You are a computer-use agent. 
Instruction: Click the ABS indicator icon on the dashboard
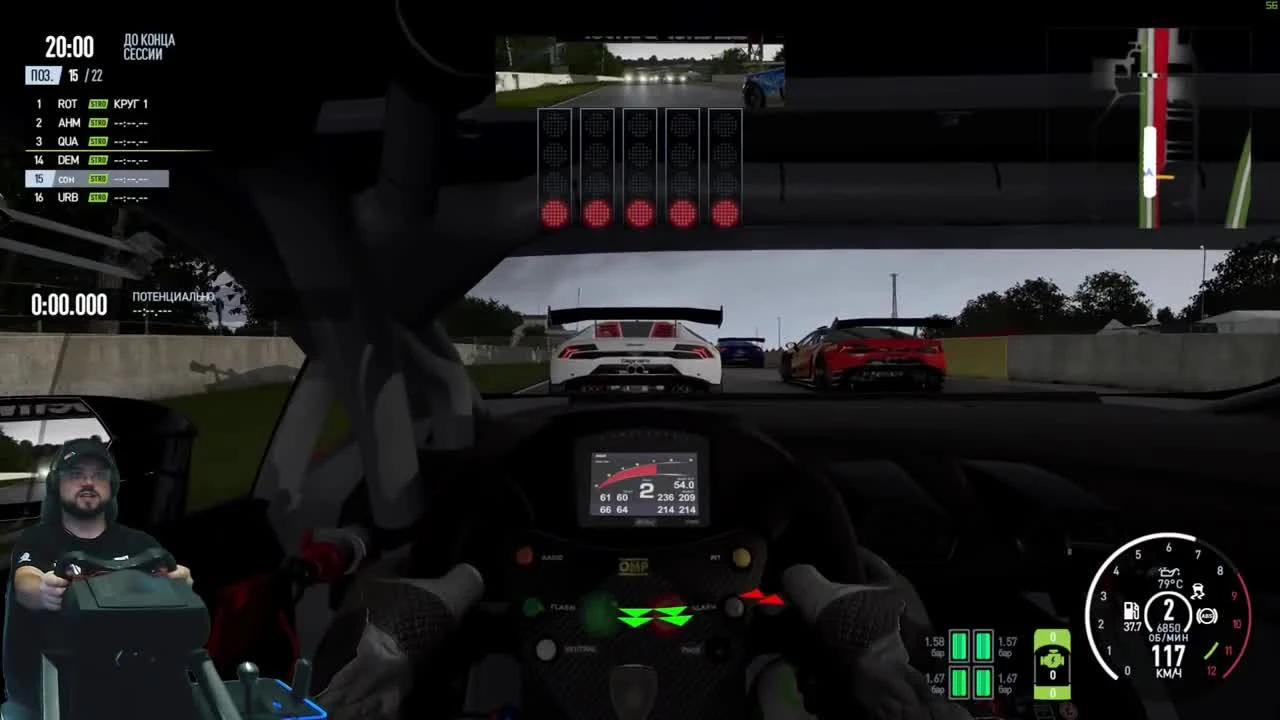point(1206,615)
